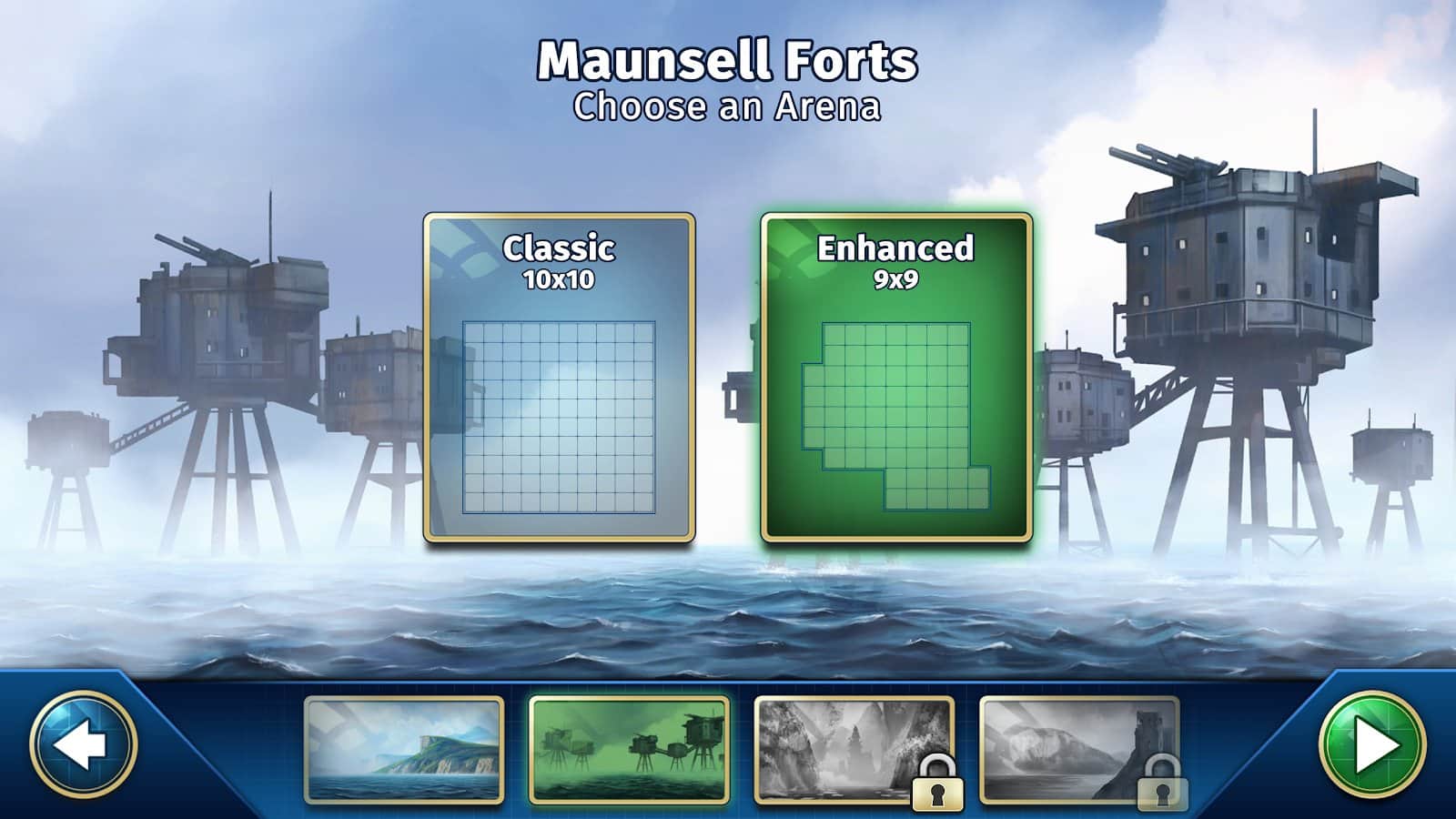The height and width of the screenshot is (819, 1456).
Task: Go back with the arrow button
Action: [83, 744]
